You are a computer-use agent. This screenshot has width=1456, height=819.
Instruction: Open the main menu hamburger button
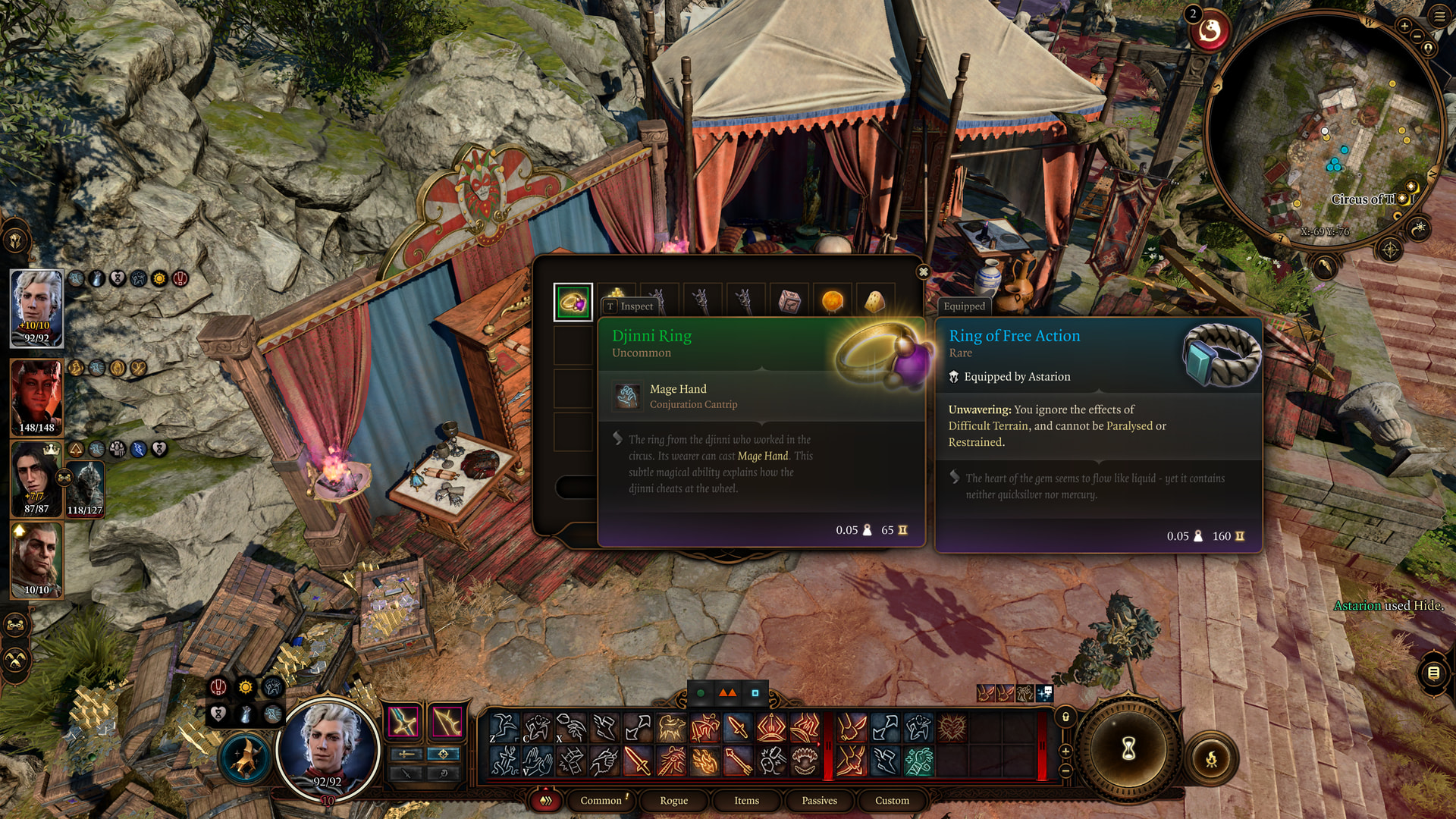point(1439,16)
